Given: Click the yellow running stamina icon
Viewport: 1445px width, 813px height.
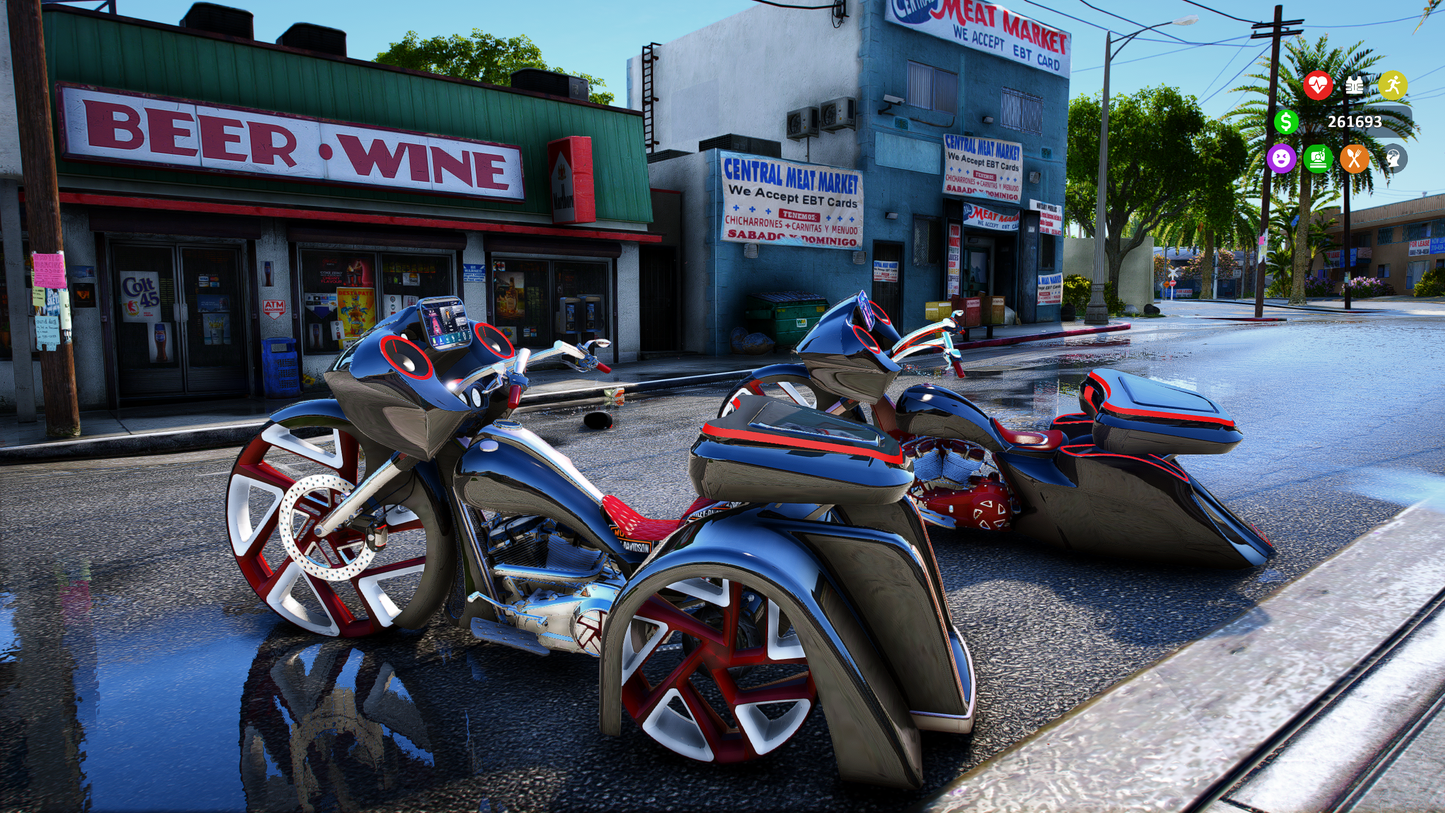Looking at the screenshot, I should click(x=1392, y=86).
